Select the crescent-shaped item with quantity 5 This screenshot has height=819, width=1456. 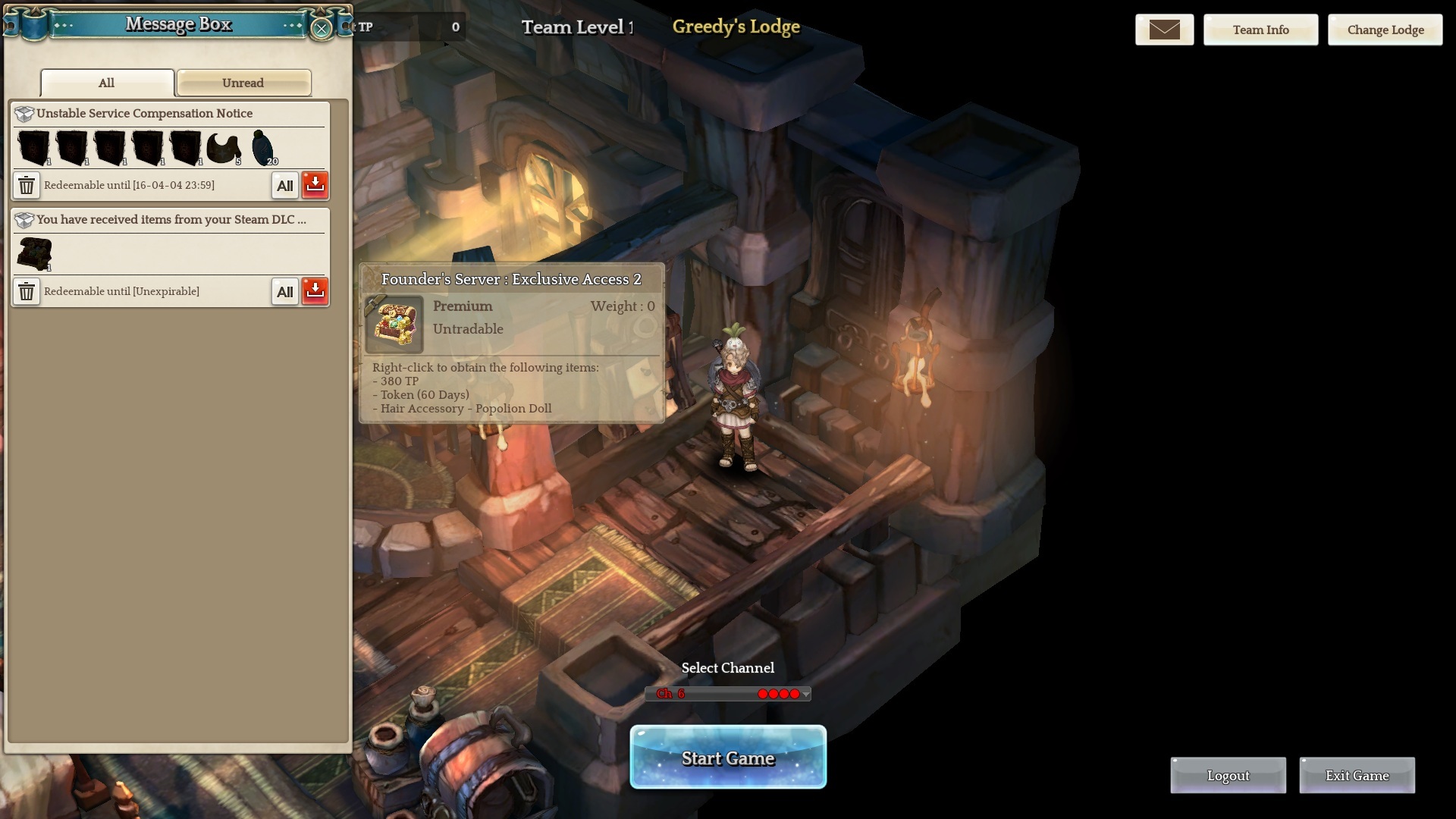tap(224, 148)
